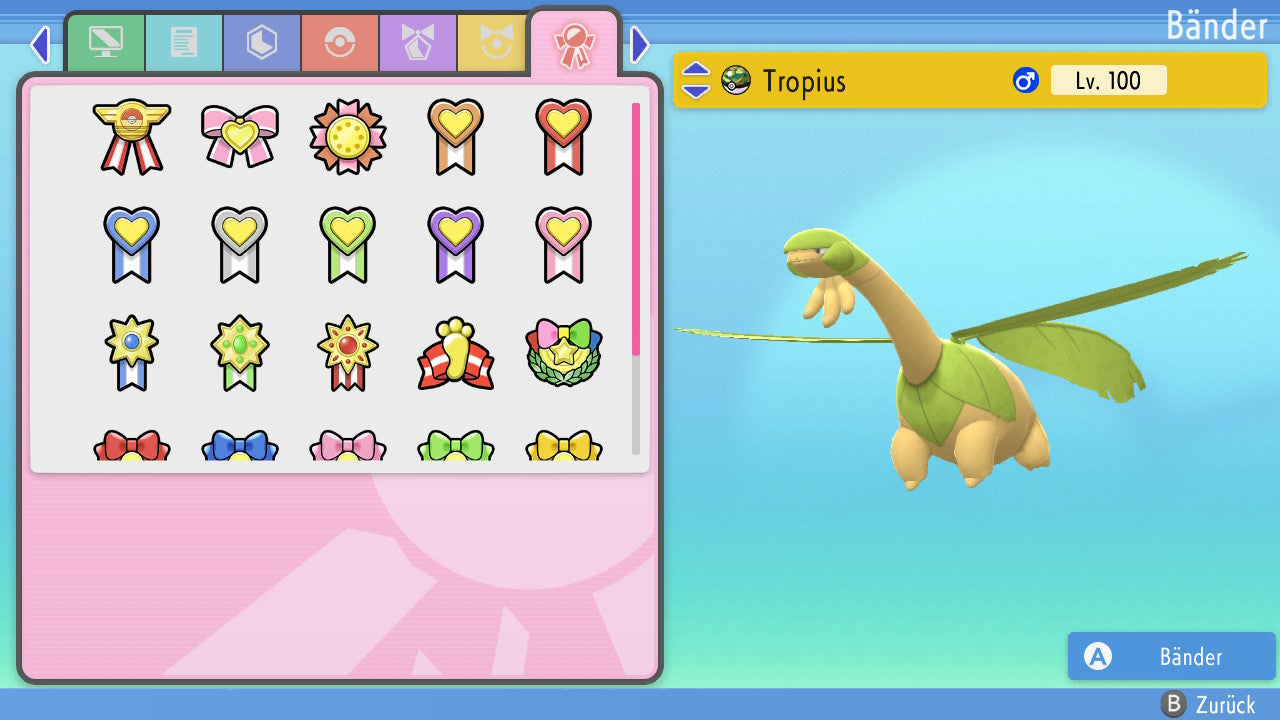This screenshot has height=720, width=1280.
Task: Open the red Poké Ball moves tab
Action: coord(339,42)
